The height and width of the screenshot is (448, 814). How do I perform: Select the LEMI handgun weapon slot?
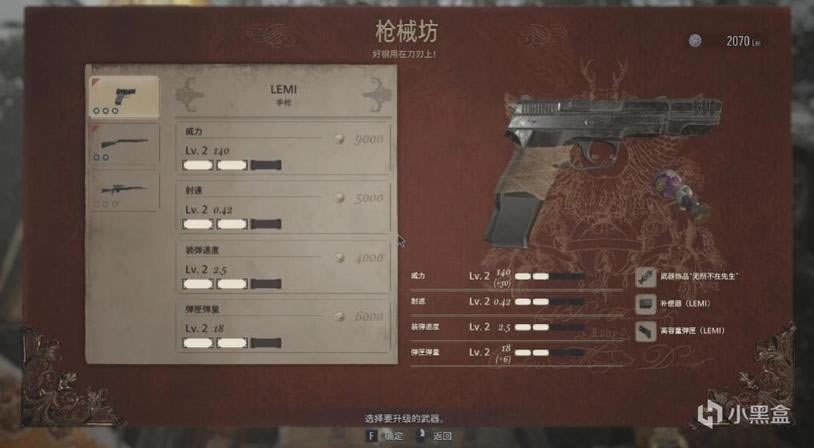pos(124,97)
